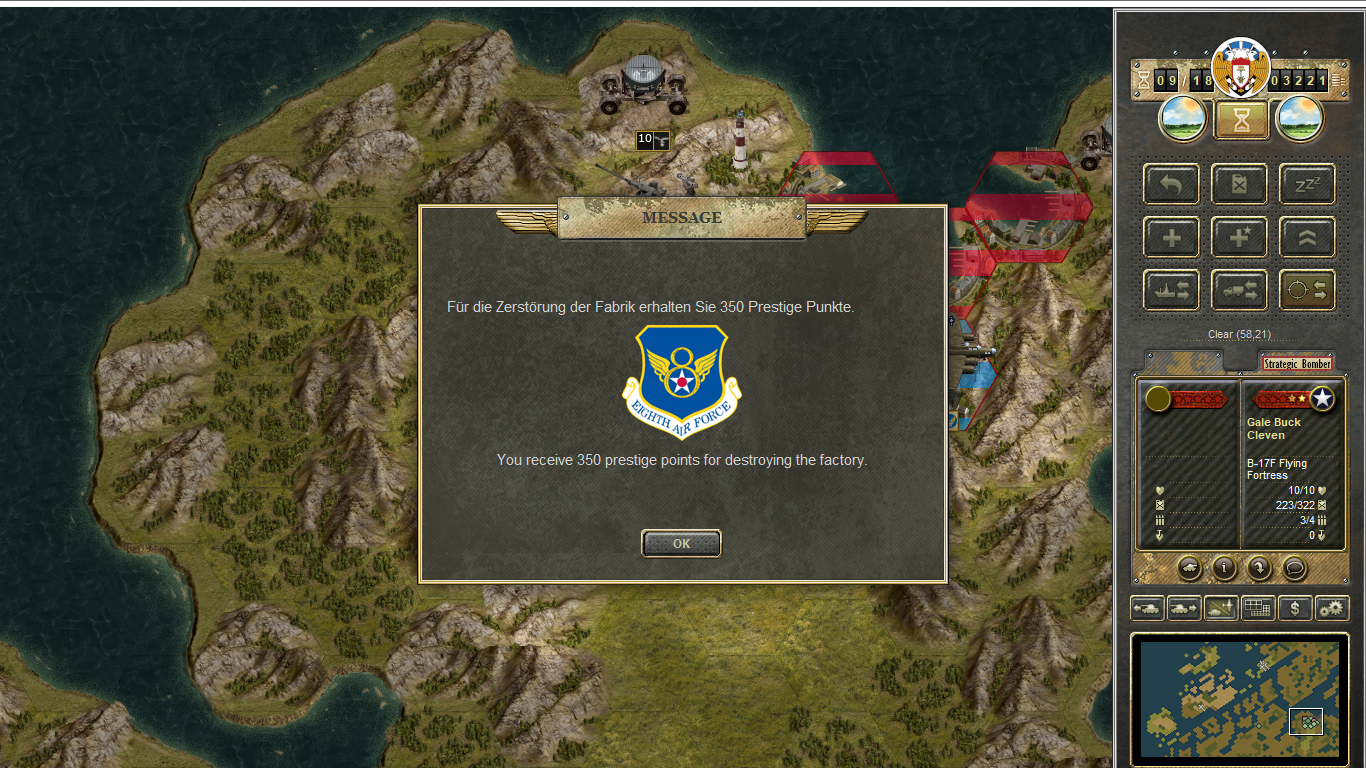End turn with the hourglass button

tap(1241, 120)
